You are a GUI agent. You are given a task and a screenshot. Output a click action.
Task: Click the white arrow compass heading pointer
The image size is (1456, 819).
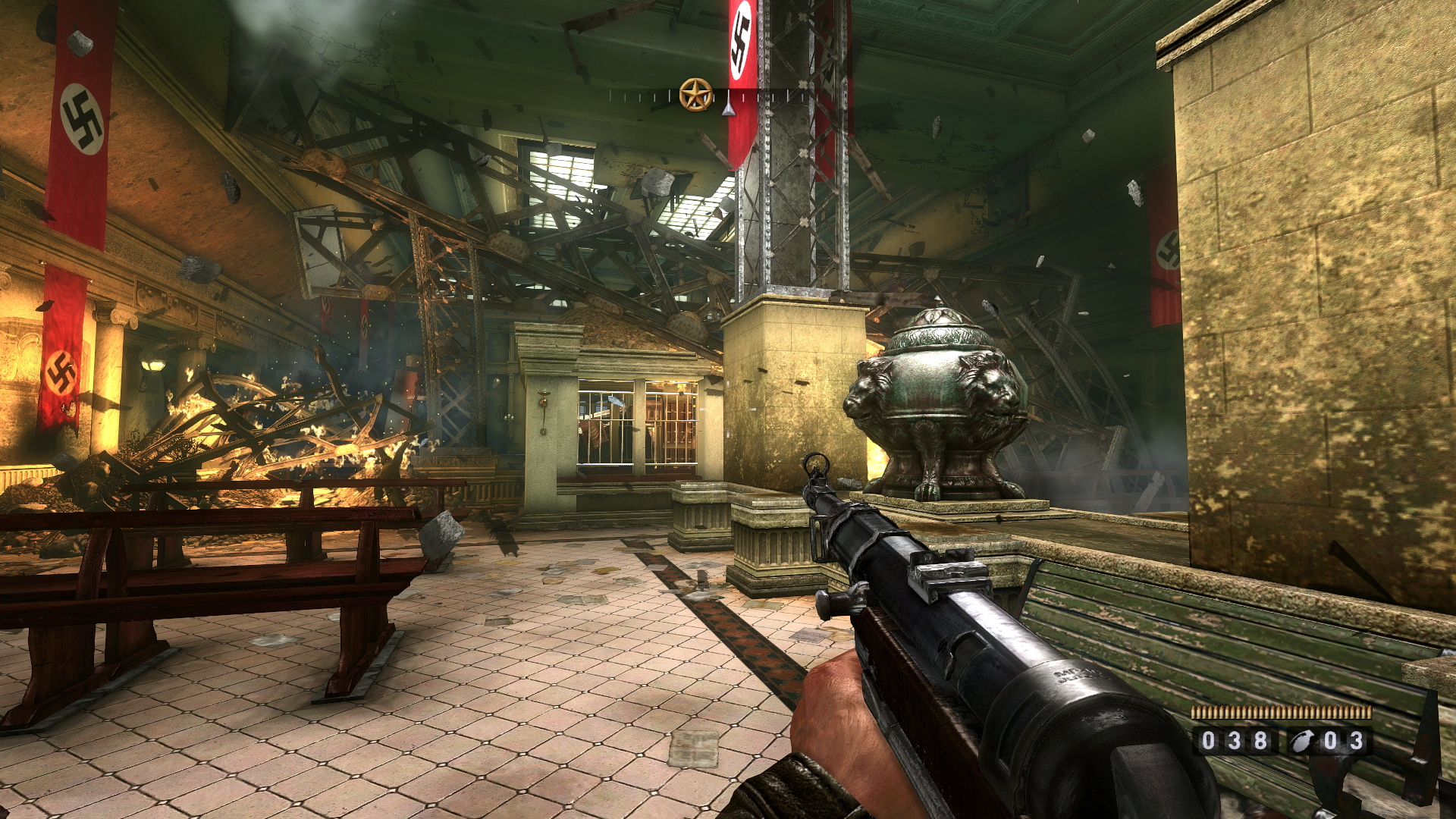click(728, 109)
